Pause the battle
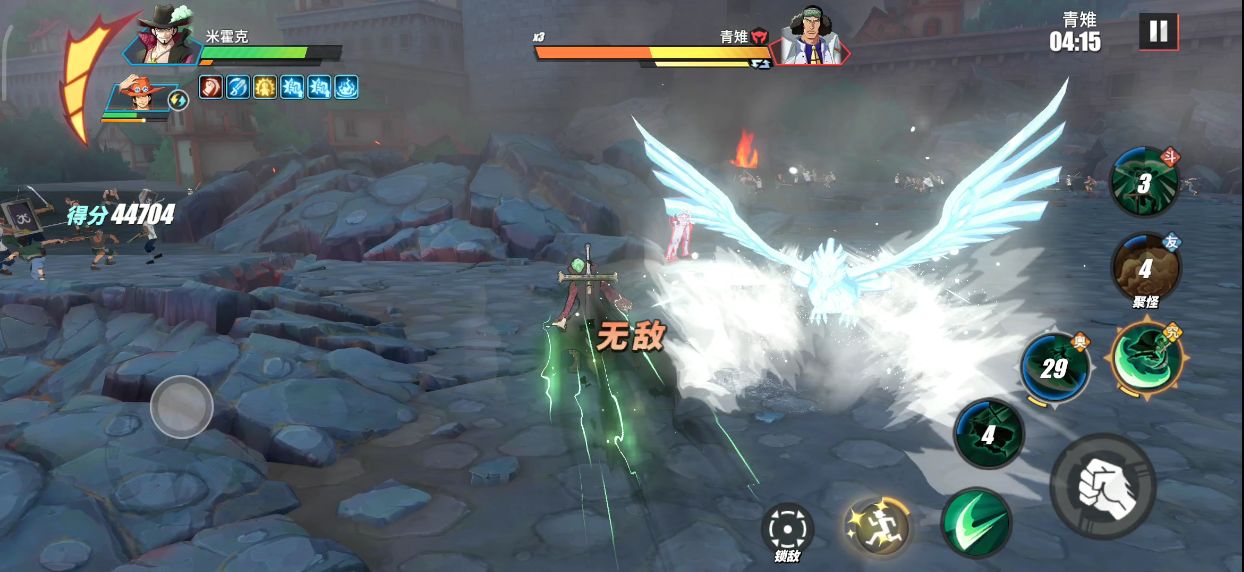The image size is (1244, 572). coord(1158,31)
